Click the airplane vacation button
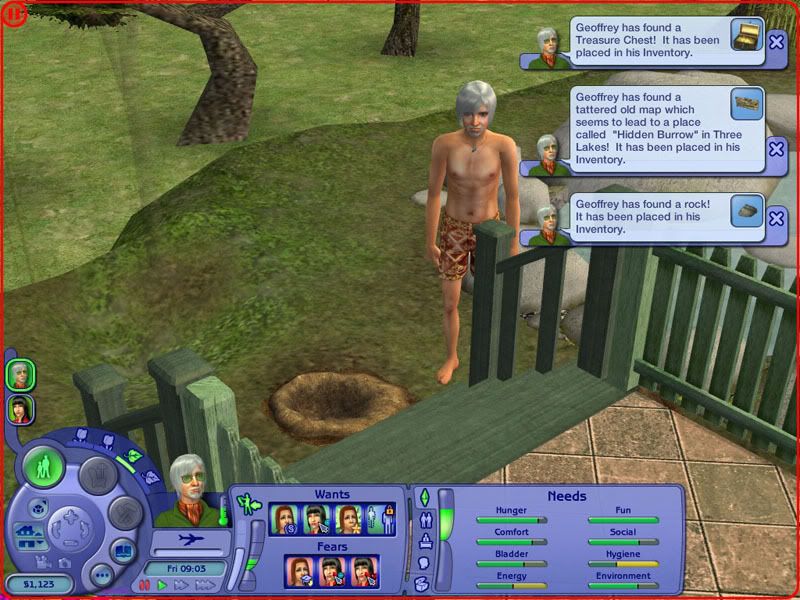Image resolution: width=800 pixels, height=600 pixels. (x=189, y=540)
